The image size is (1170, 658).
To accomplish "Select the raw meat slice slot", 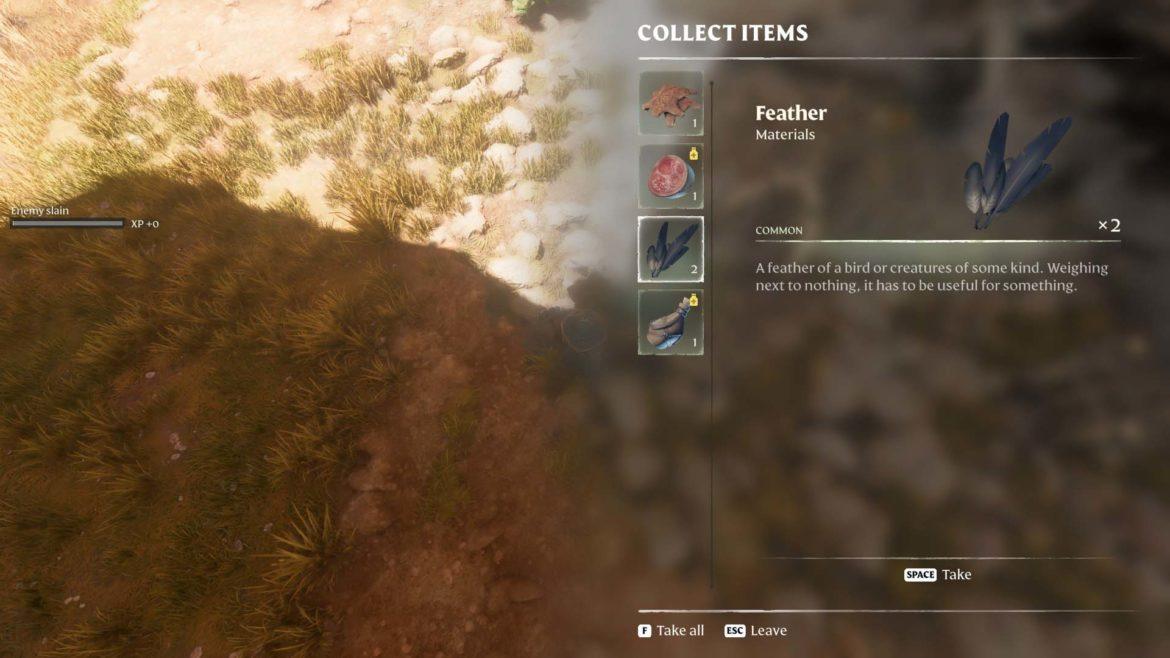I will [670, 176].
